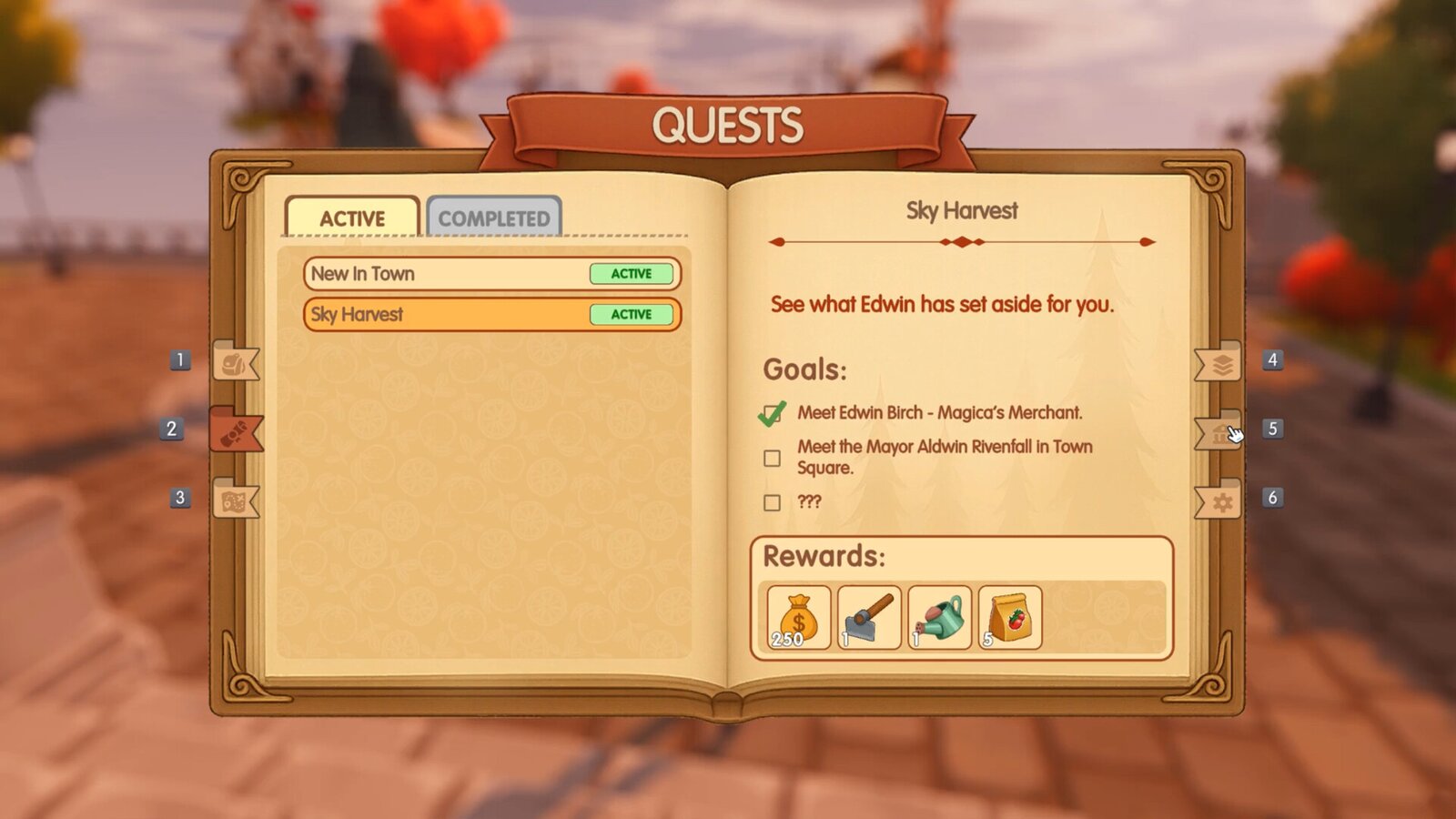Open the gear settings bookmark tab
This screenshot has height=819, width=1456.
[1221, 501]
